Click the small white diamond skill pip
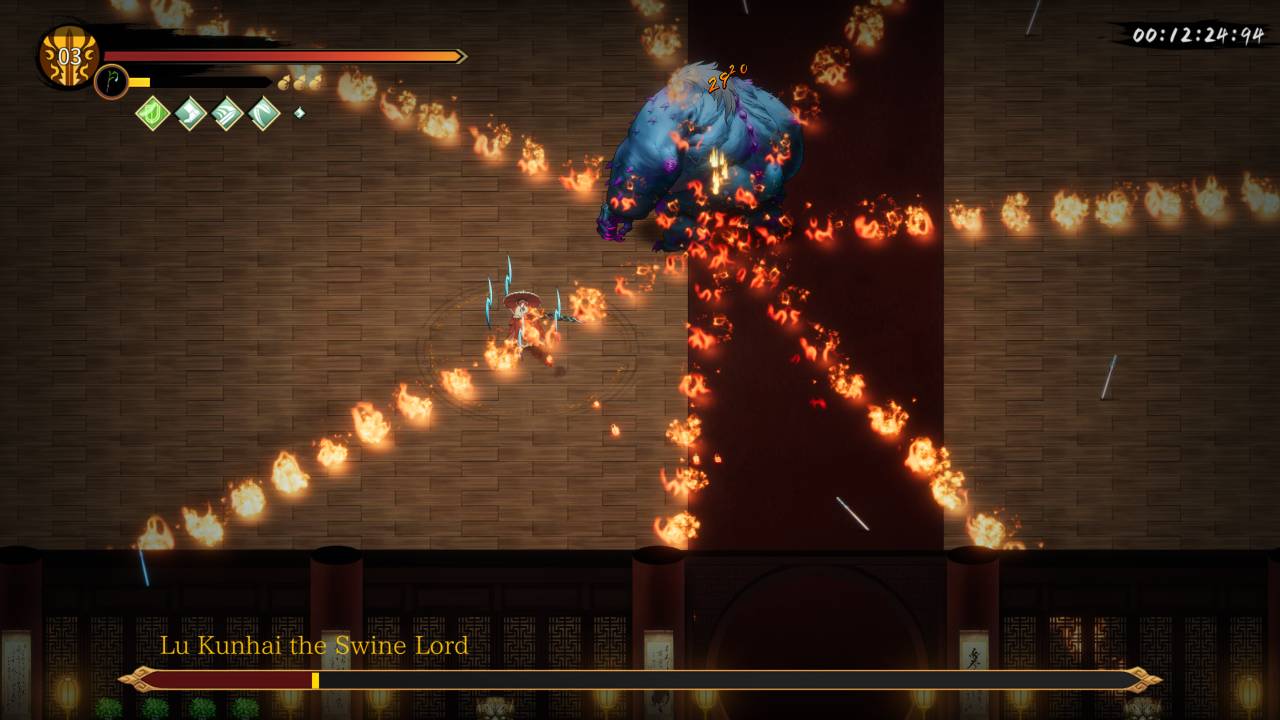Image resolution: width=1280 pixels, height=720 pixels. (299, 112)
